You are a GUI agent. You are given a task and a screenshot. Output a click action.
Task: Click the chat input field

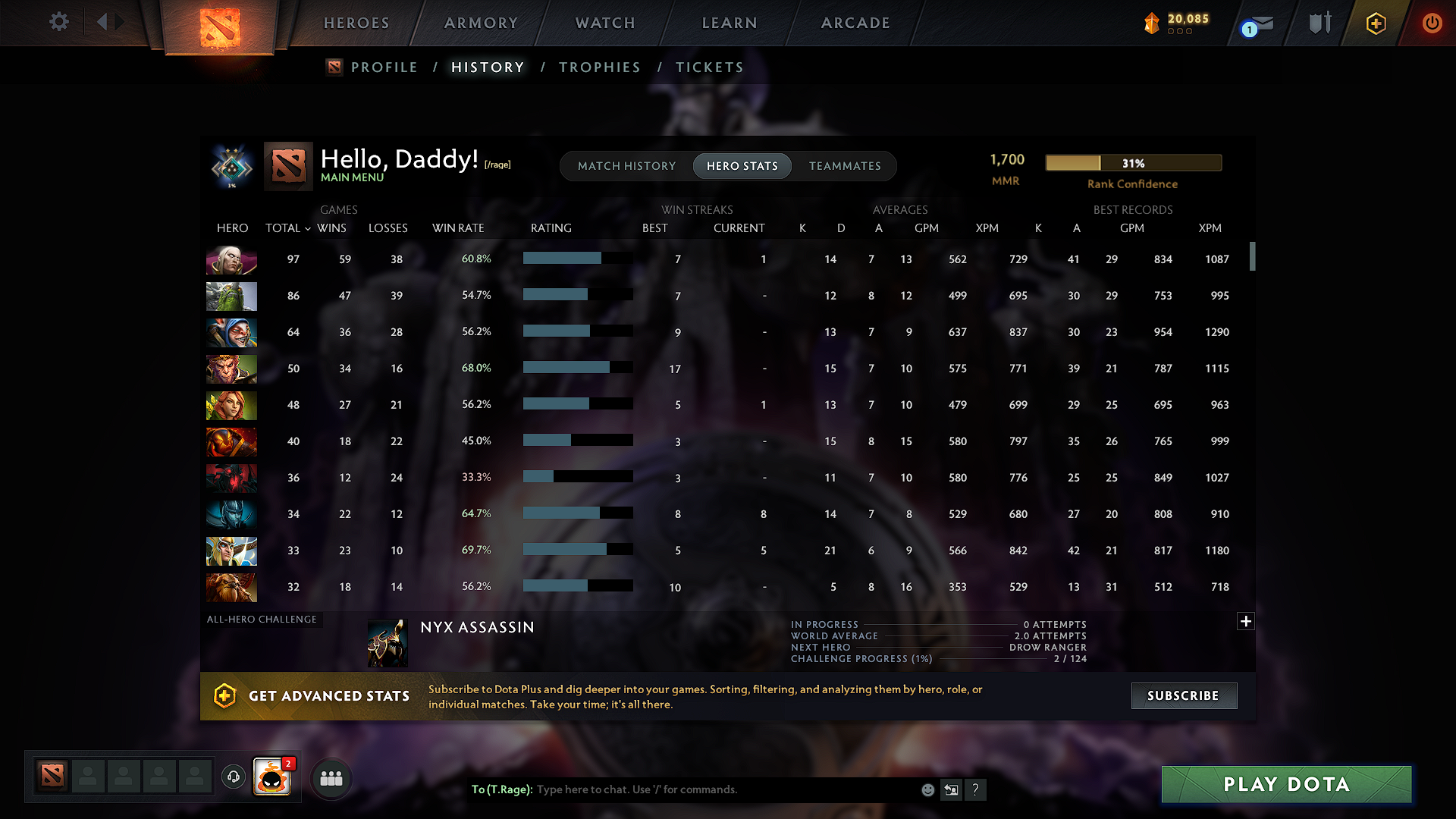(720, 789)
